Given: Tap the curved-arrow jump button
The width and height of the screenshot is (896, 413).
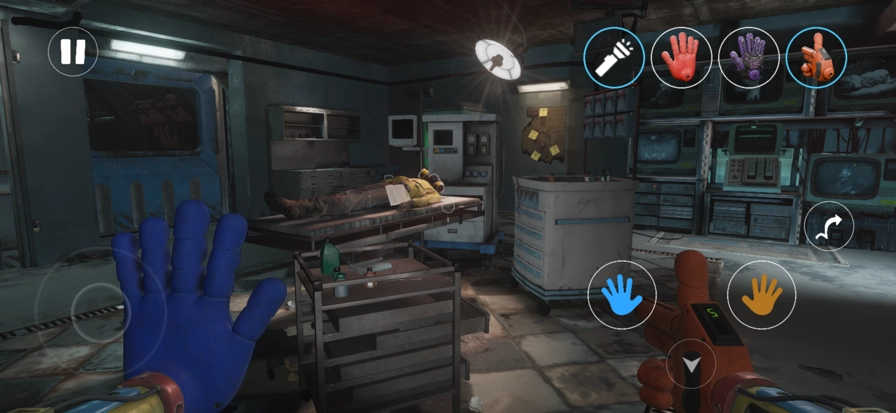Looking at the screenshot, I should pos(829,227).
